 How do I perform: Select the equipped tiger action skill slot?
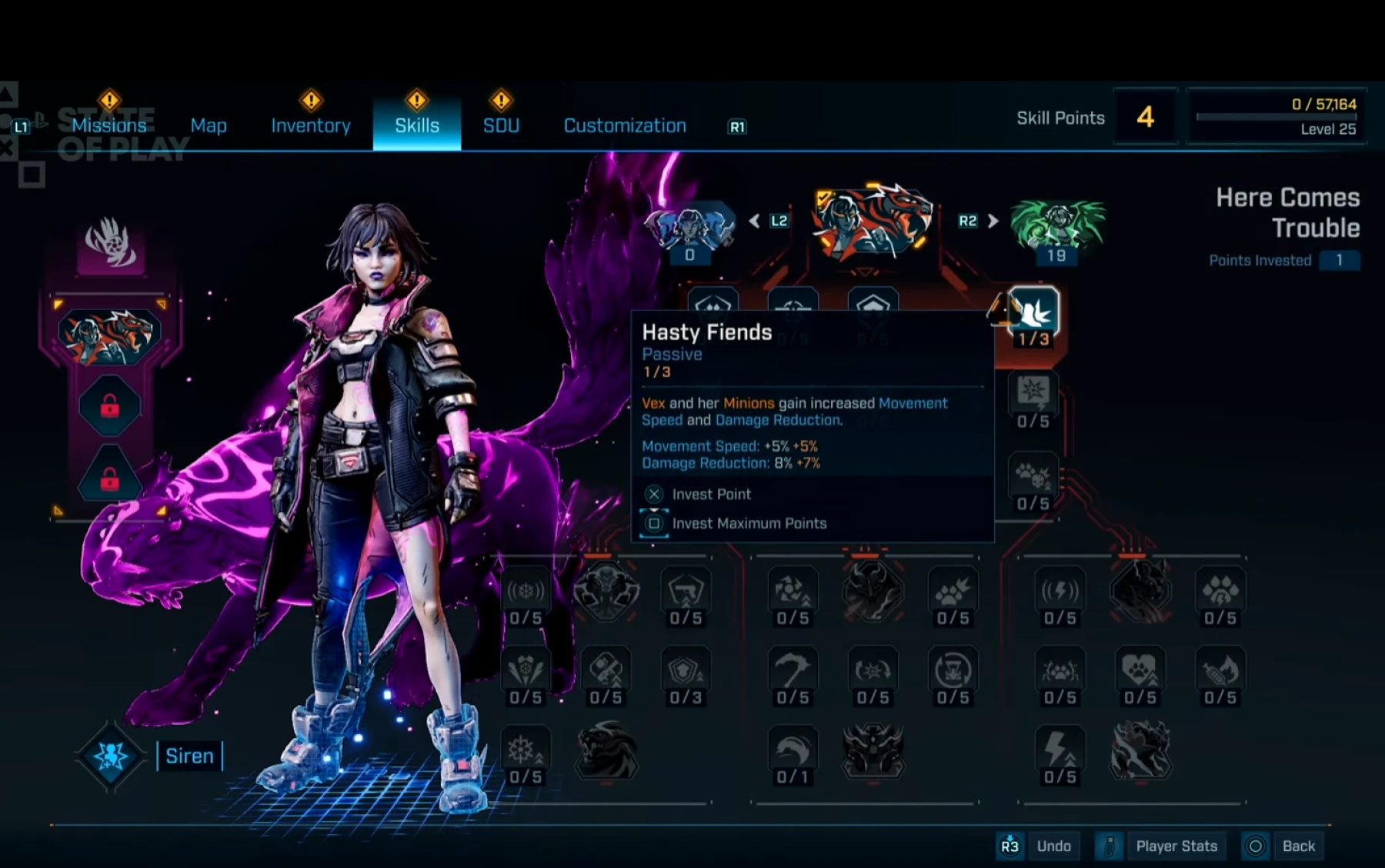[110, 335]
